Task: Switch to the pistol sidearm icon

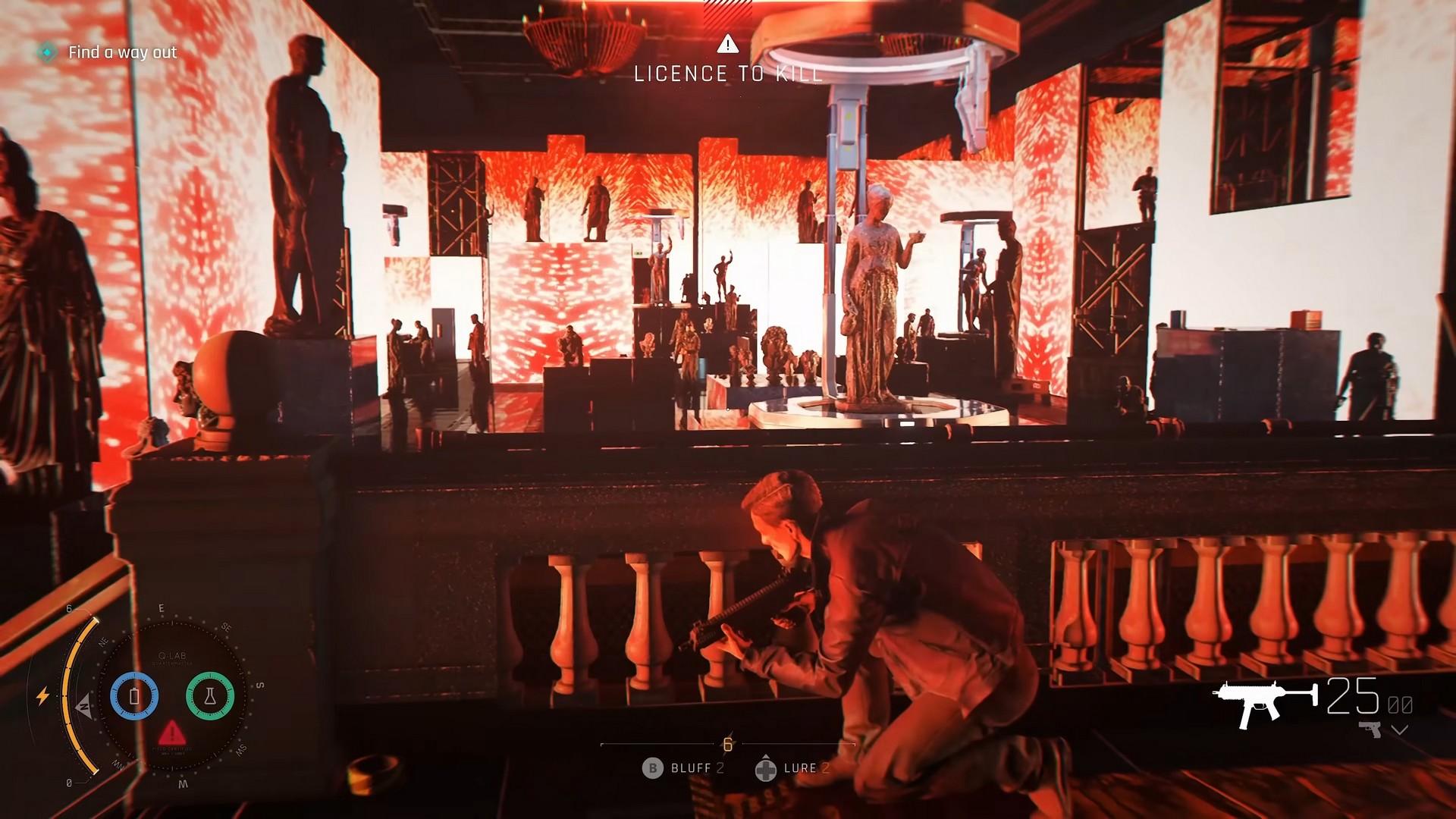Action: pyautogui.click(x=1370, y=730)
